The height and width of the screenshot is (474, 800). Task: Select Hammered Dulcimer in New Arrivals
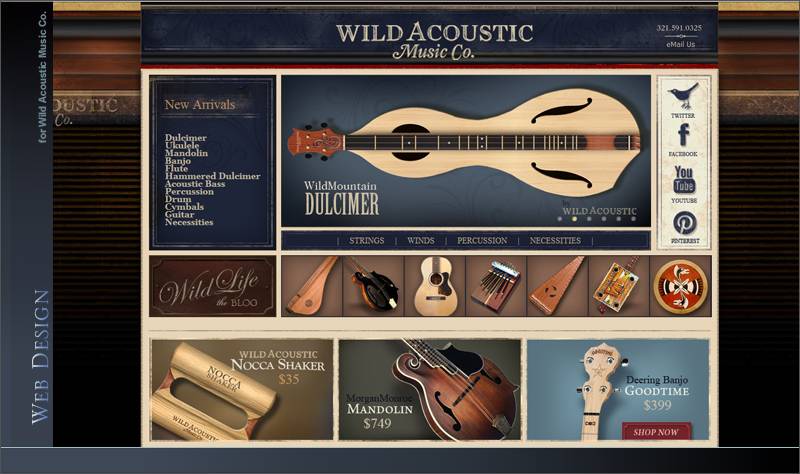tap(212, 176)
